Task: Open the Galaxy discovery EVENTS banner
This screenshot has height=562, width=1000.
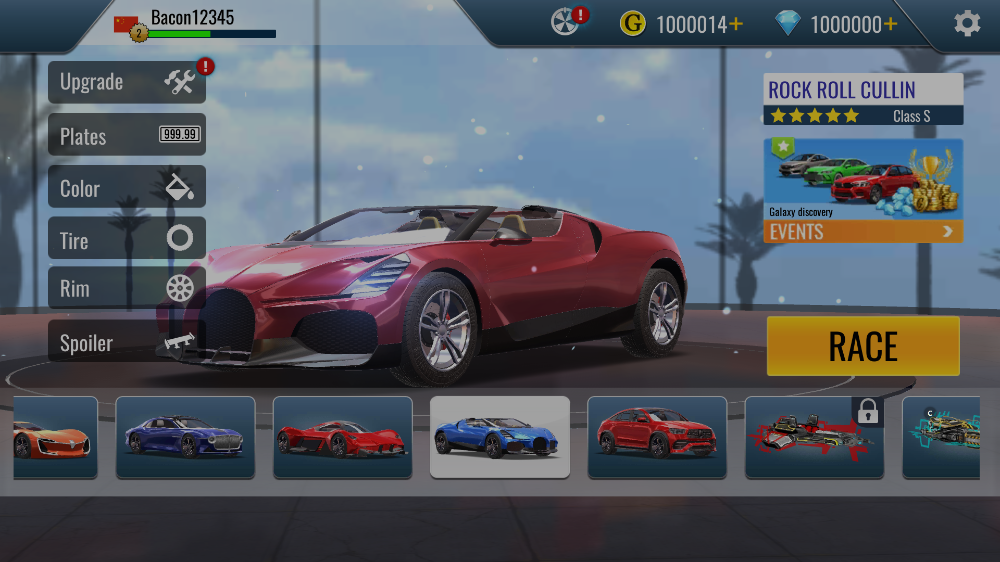Action: point(863,191)
